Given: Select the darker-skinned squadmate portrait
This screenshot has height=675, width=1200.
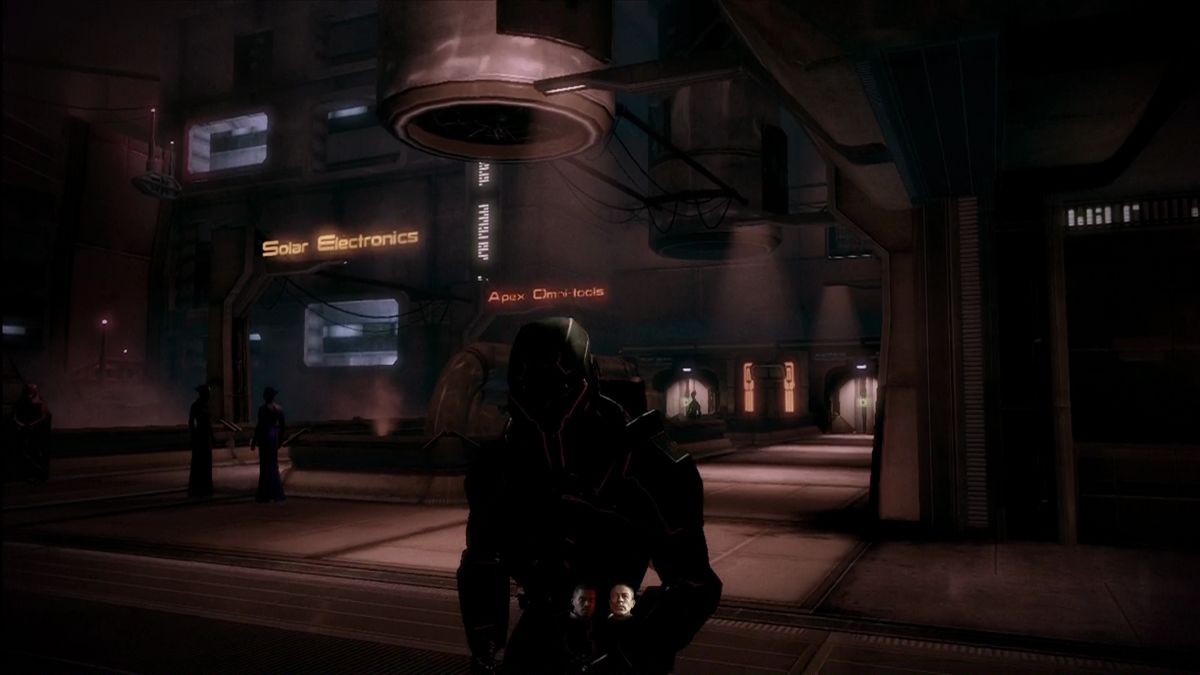Looking at the screenshot, I should click(x=583, y=602).
